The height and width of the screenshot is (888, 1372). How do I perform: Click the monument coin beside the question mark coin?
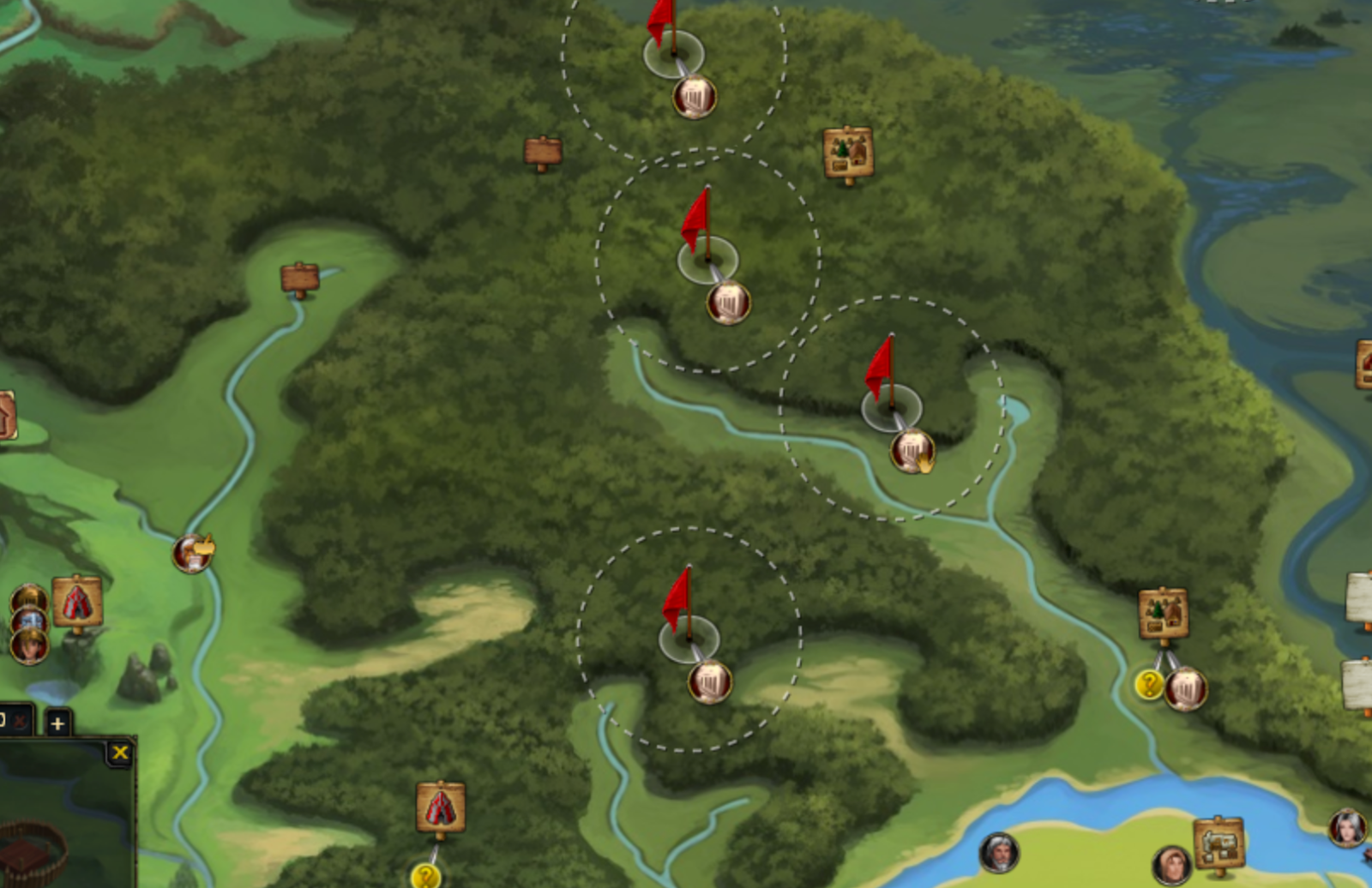coord(1188,686)
